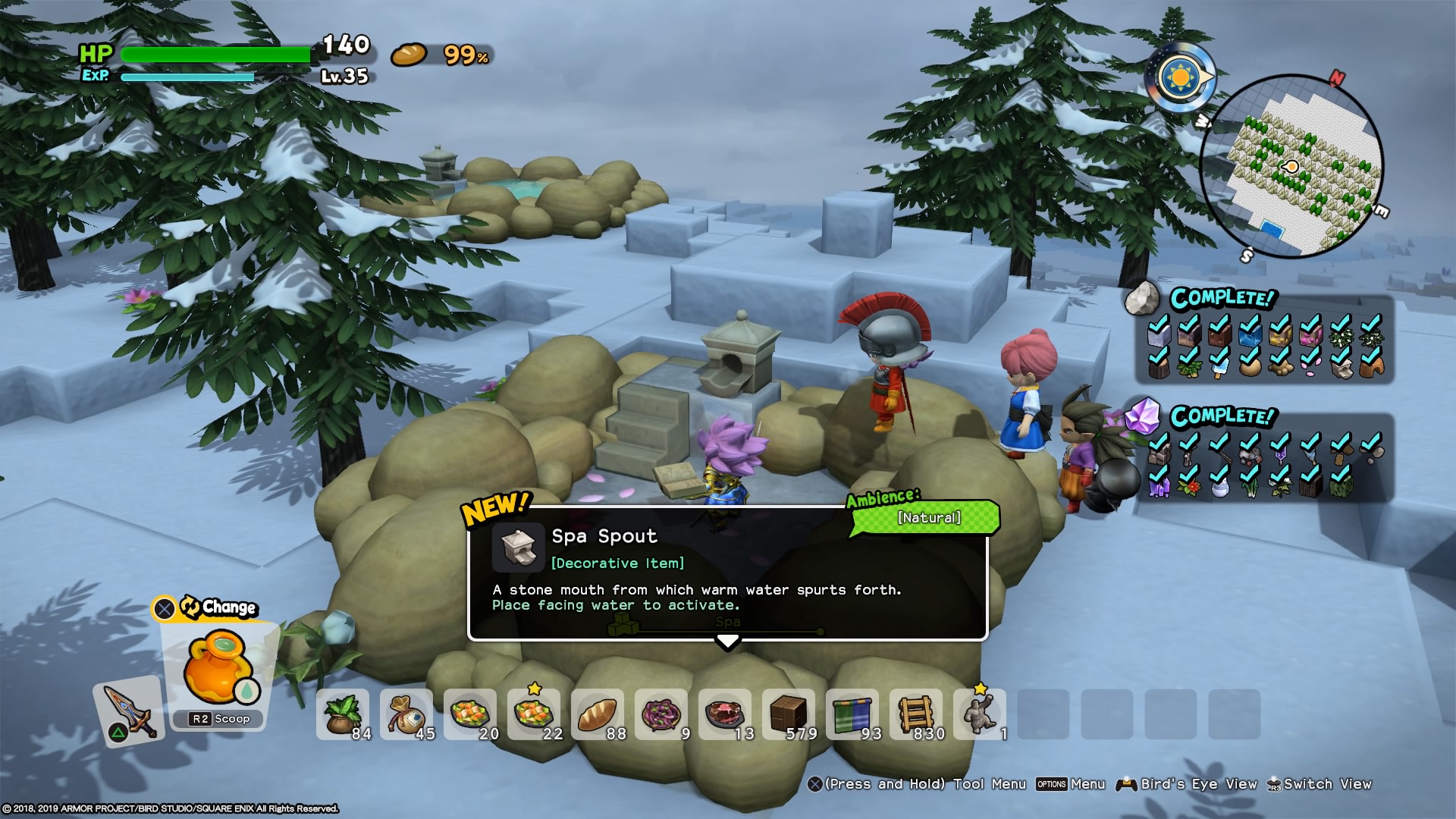Choose the starred salad slot with 22
Viewport: 1456px width, 819px height.
[x=534, y=714]
